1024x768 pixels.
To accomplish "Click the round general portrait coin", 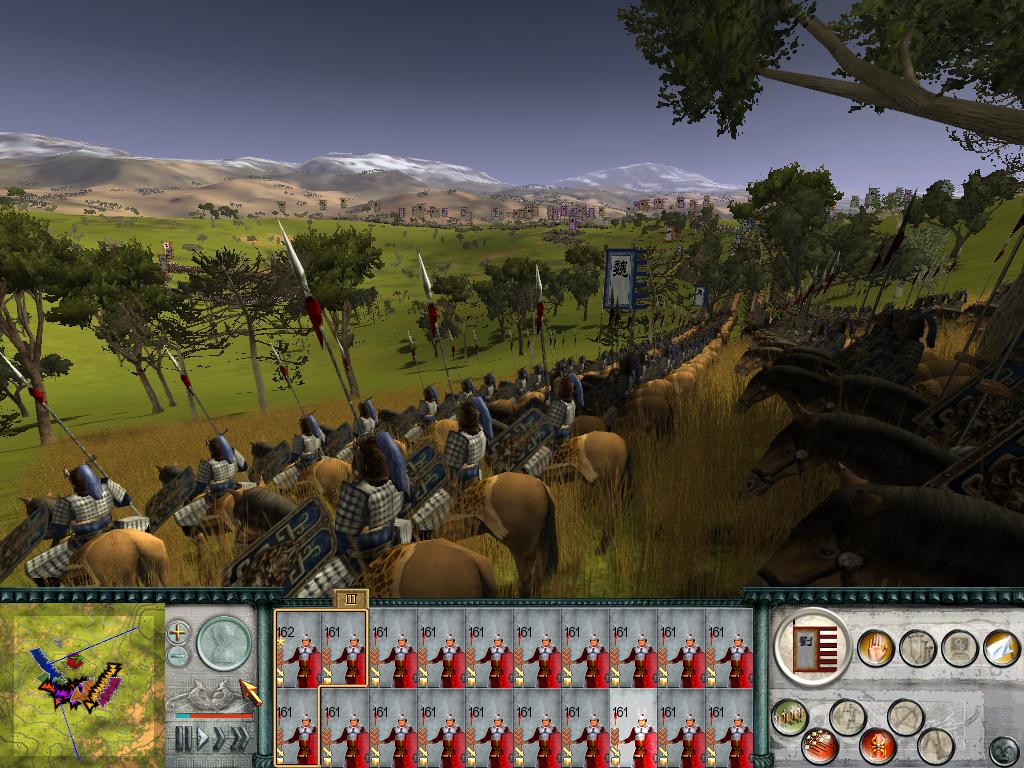I will pos(222,642).
